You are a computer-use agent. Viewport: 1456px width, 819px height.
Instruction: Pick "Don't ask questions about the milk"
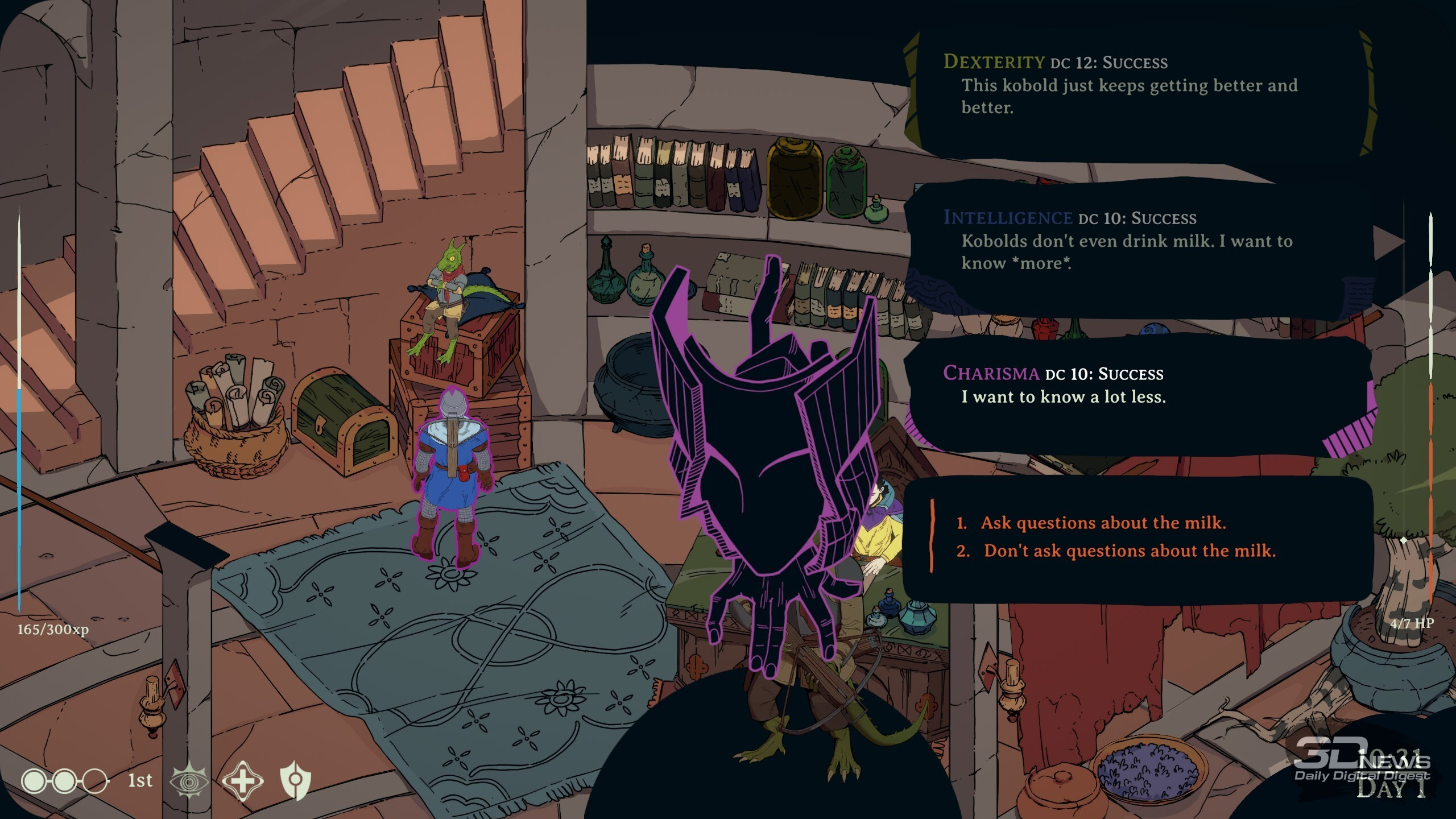(x=1129, y=551)
